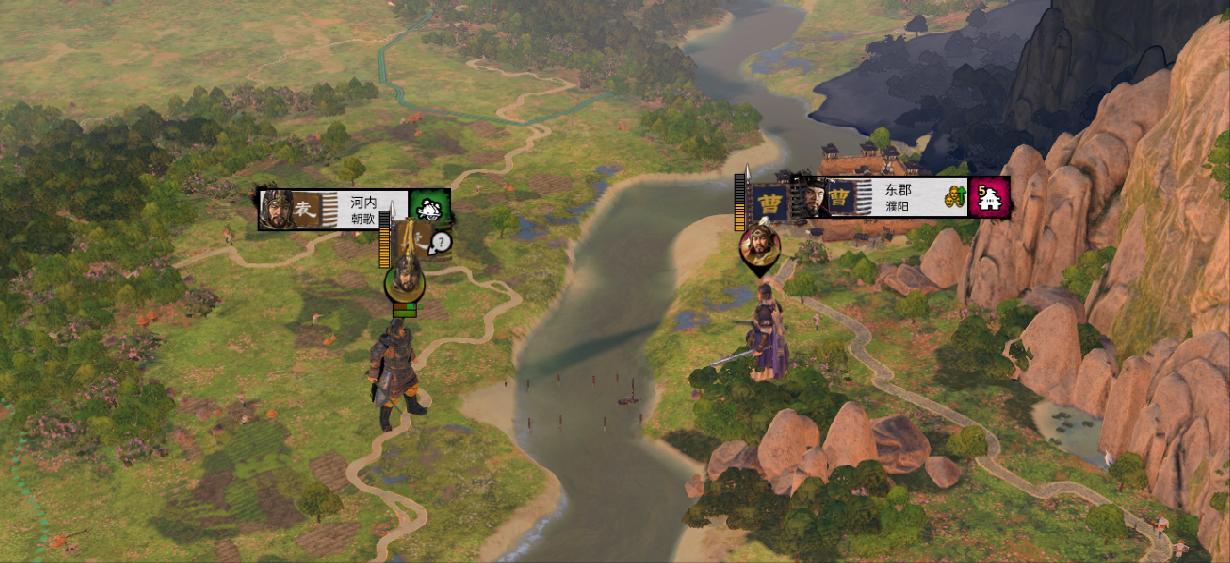Click the governor portrait on 河内 banner

point(275,209)
